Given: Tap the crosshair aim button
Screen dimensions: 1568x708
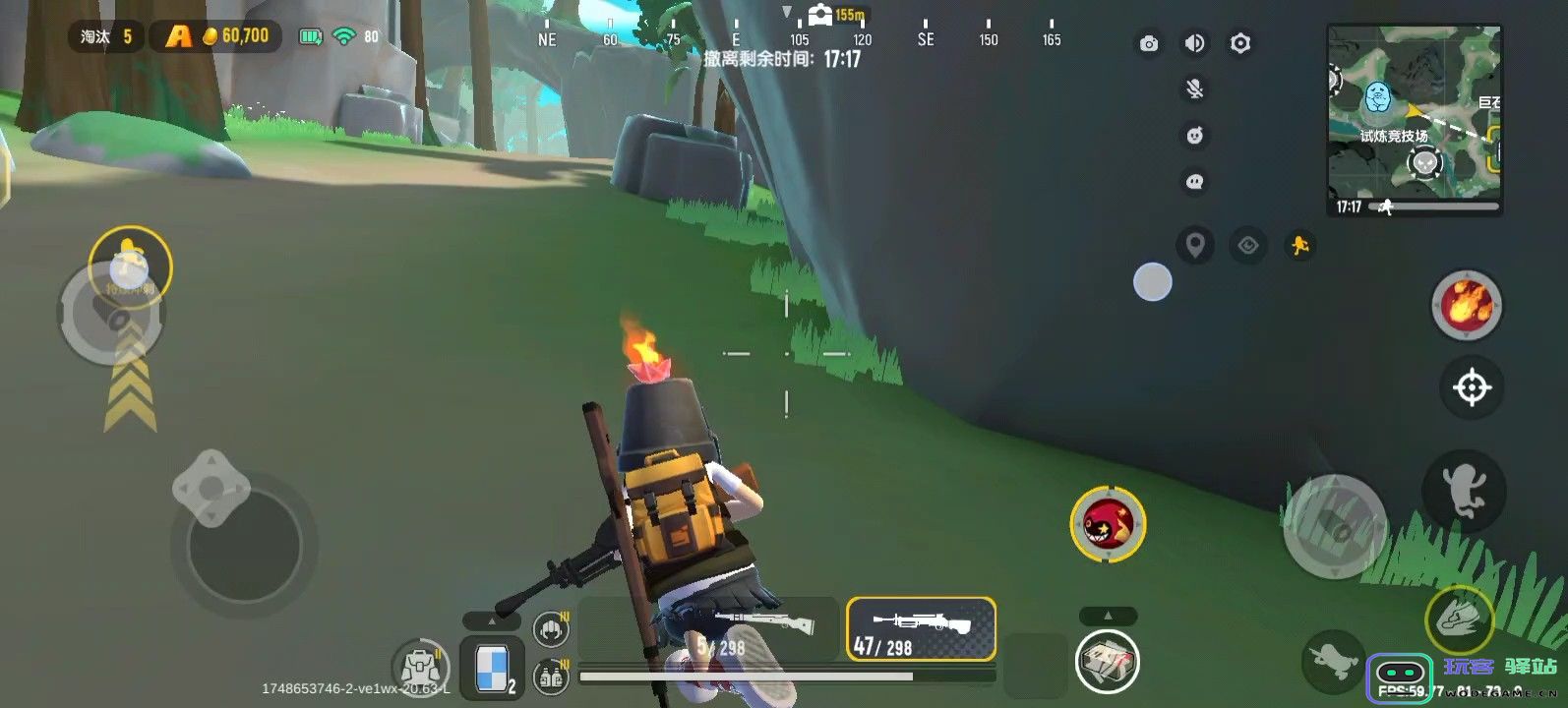Looking at the screenshot, I should tap(1472, 387).
